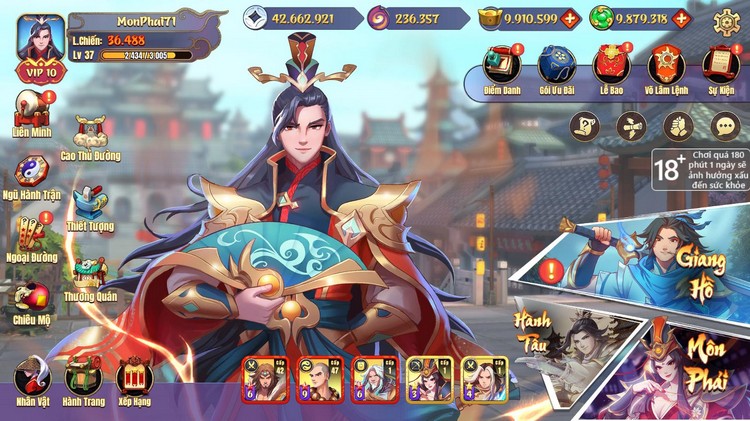Open the Nhân Vật character screen
Viewport: 750px width, 421px height.
[x=31, y=381]
